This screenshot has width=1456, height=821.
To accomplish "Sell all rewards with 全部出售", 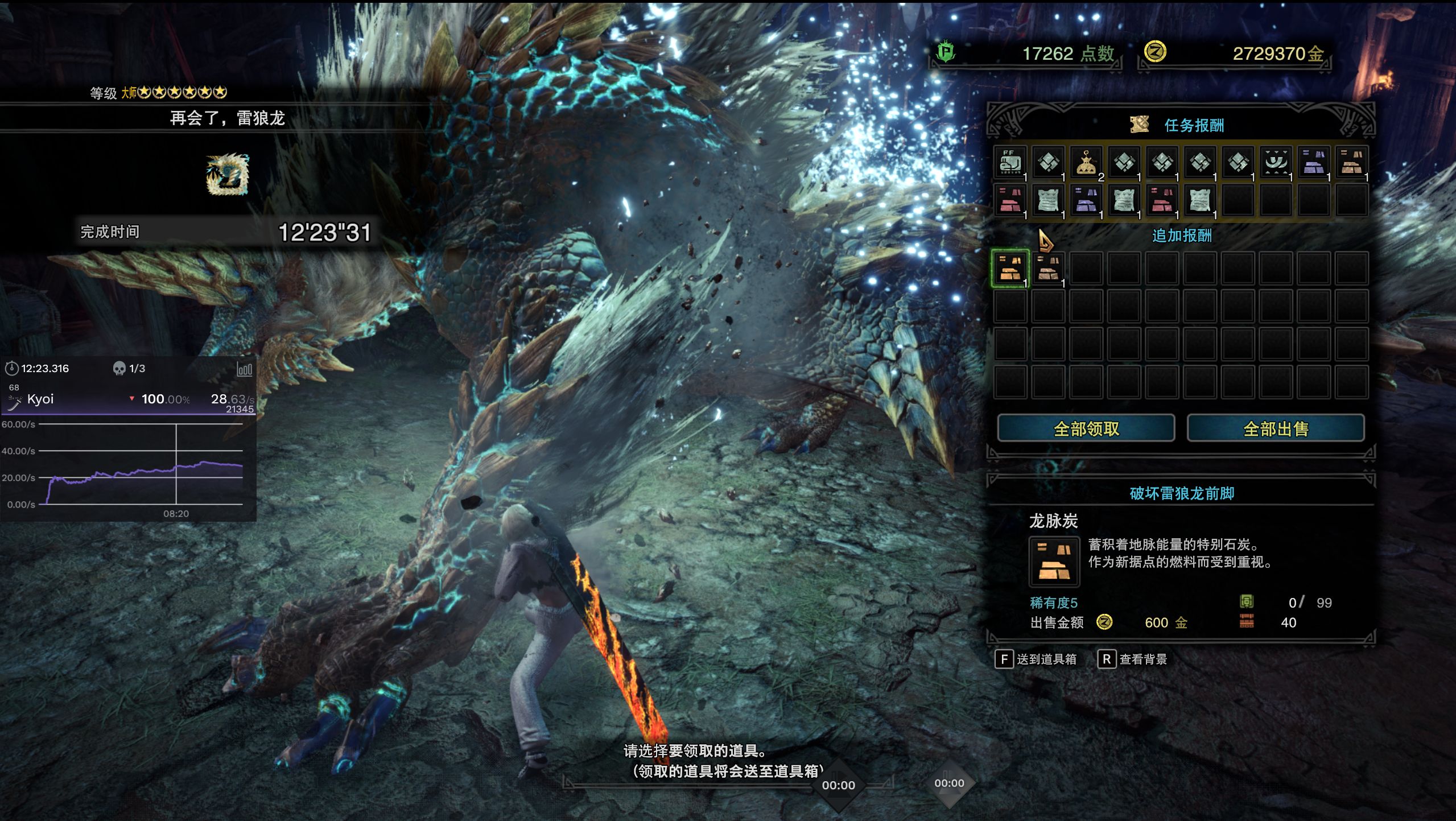I will [x=1276, y=428].
